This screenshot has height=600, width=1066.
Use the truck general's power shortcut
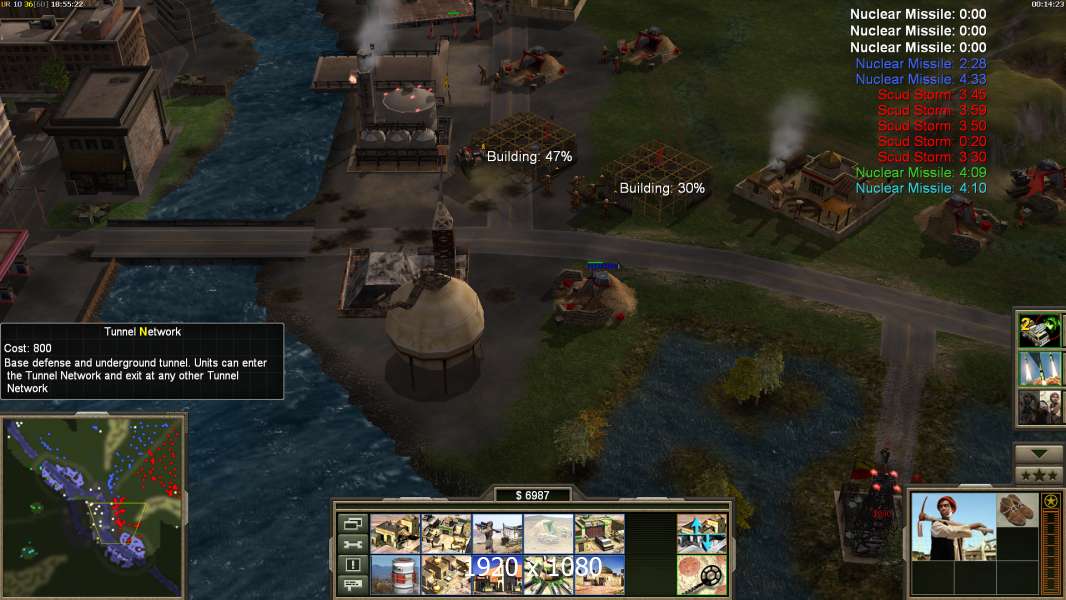1040,330
